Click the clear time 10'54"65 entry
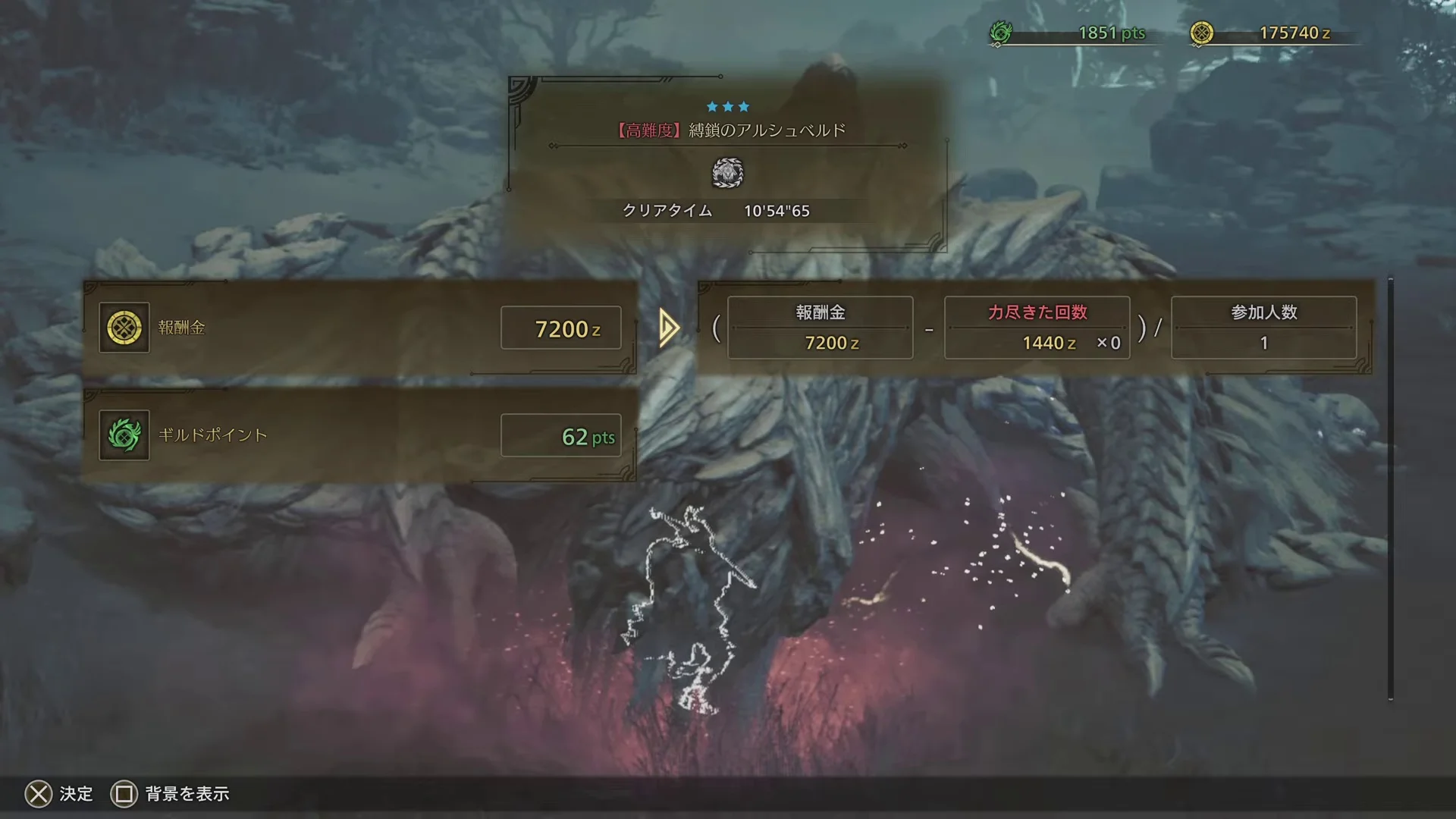The height and width of the screenshot is (819, 1456). [777, 211]
